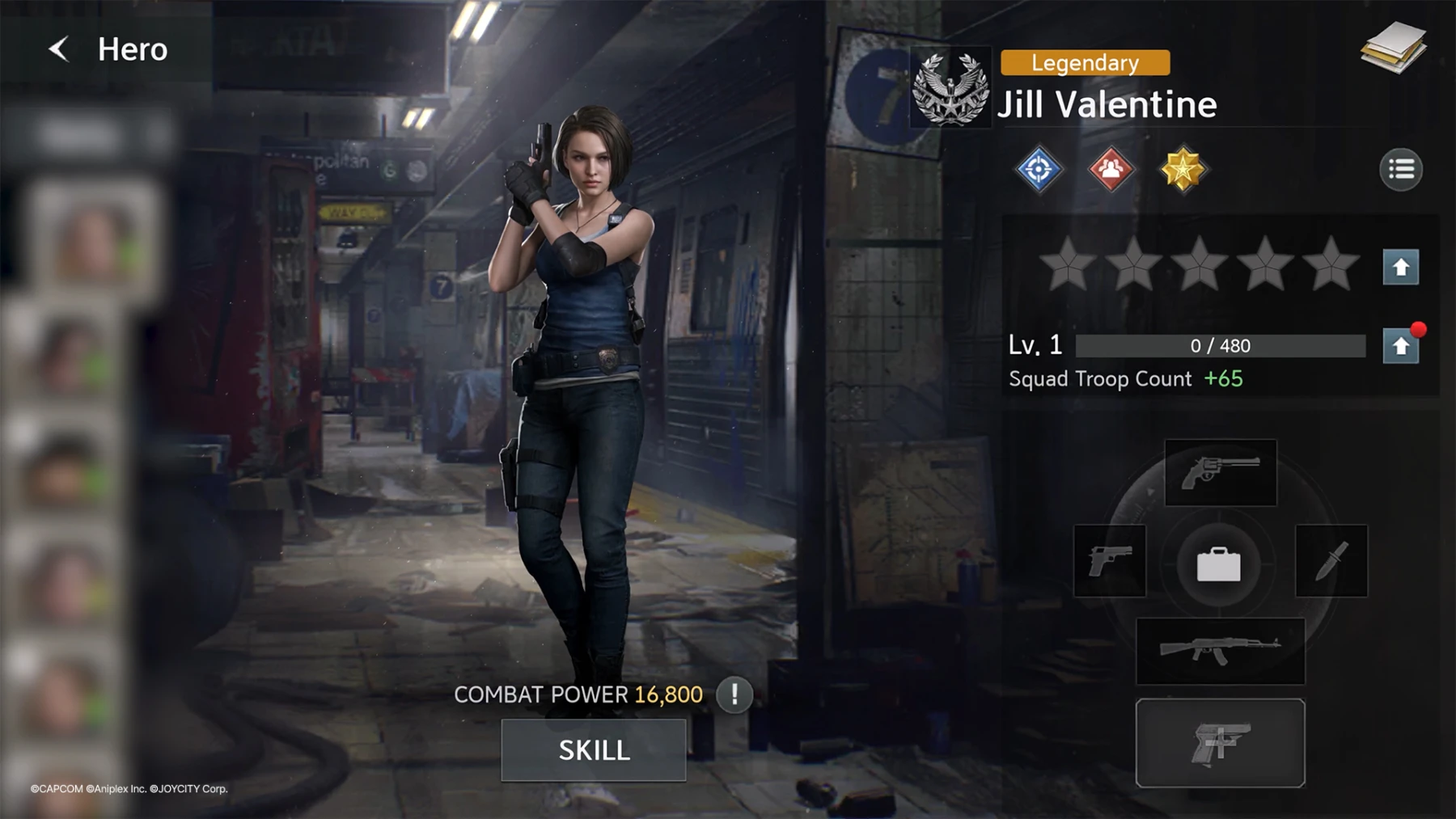The width and height of the screenshot is (1456, 819).
Task: Select the gold star trait icon
Action: 1182,170
